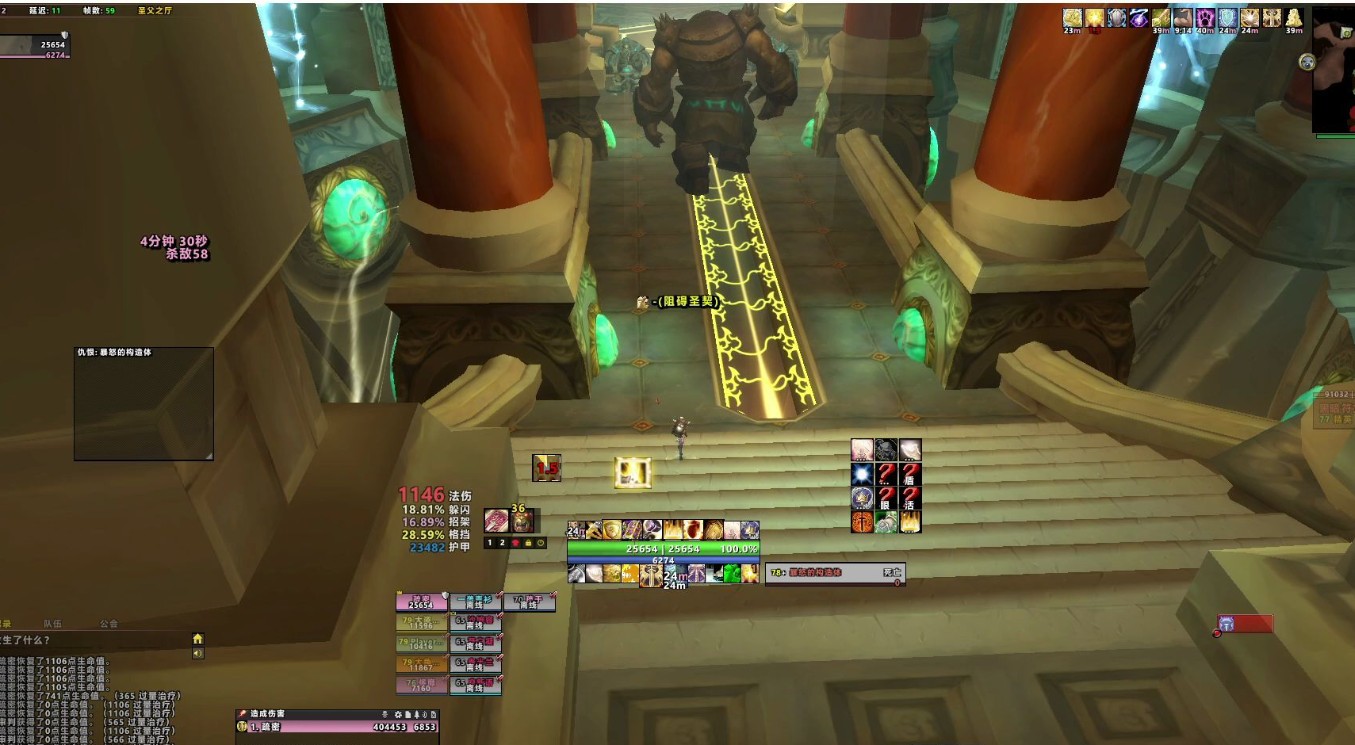
Task: Click the yellow house chat button
Action: point(198,639)
